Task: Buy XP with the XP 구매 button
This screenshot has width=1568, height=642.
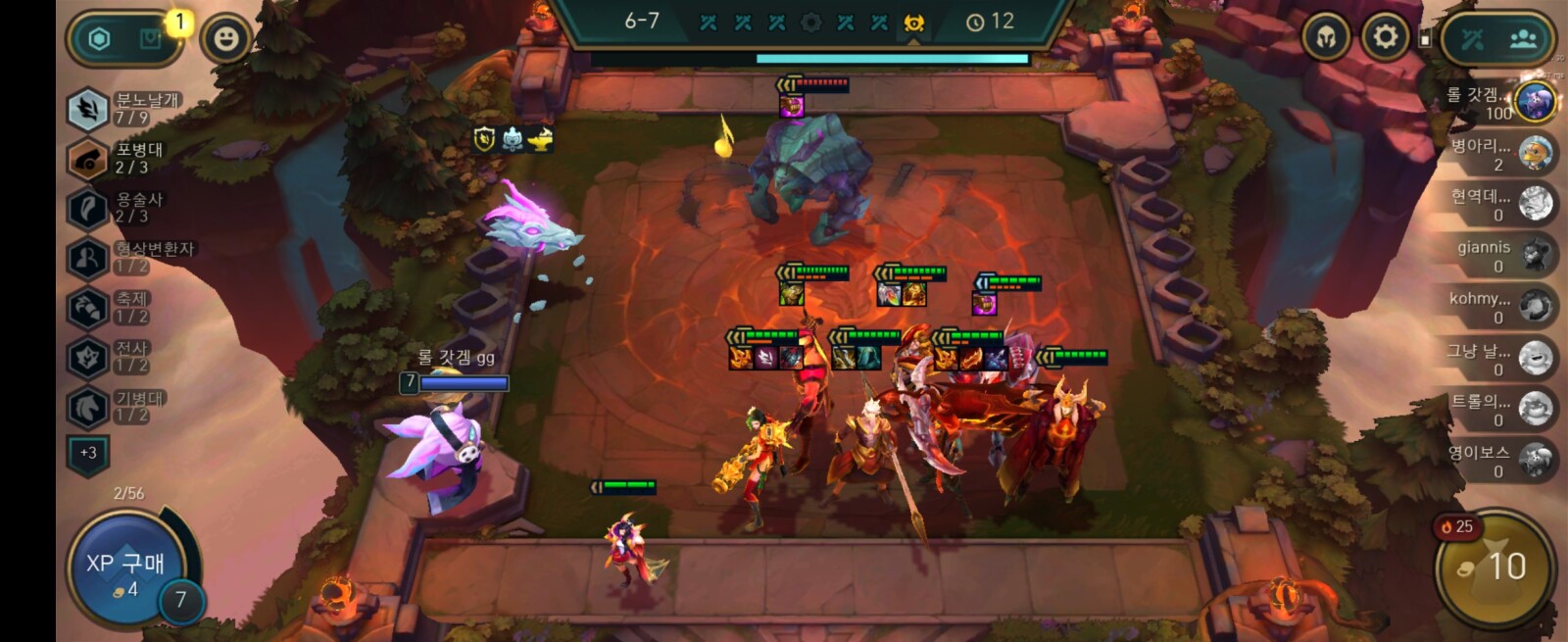Action: point(125,569)
